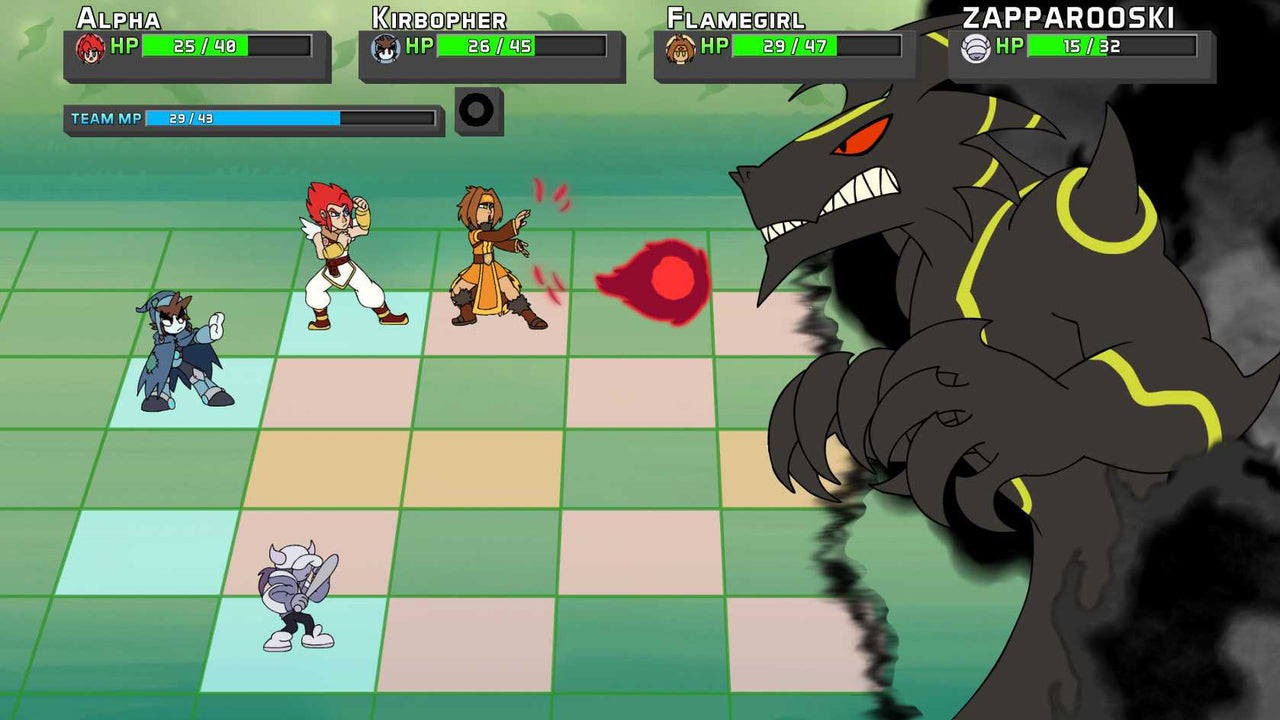Click Alpha's green HP bar

click(x=193, y=44)
